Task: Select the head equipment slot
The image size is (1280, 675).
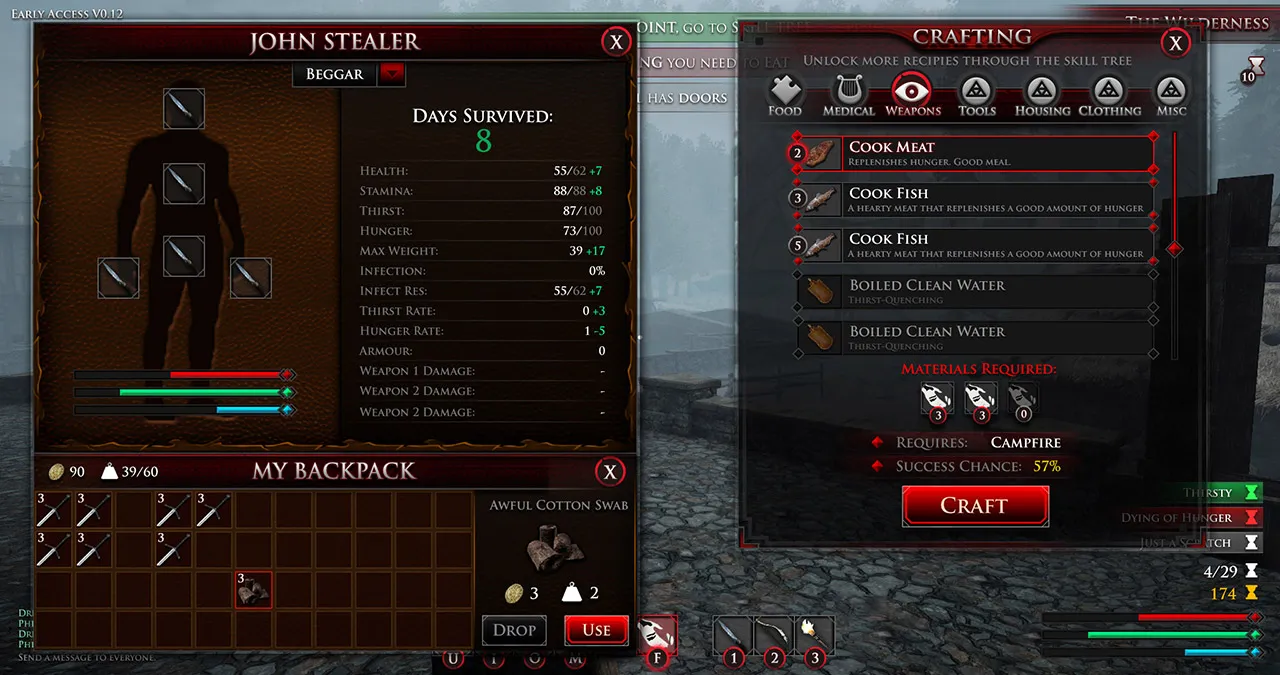Action: pos(184,109)
